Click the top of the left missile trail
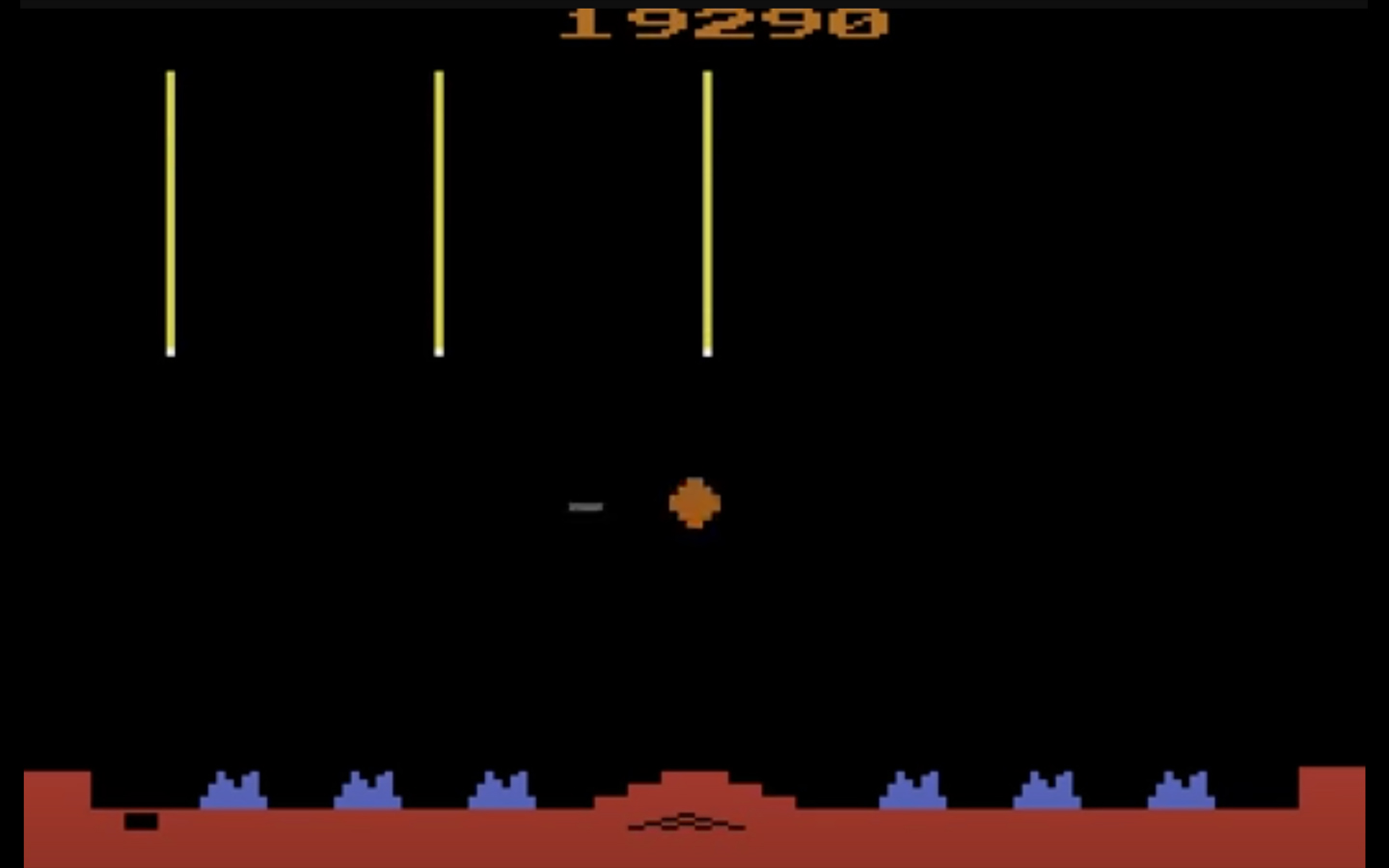Image resolution: width=1389 pixels, height=868 pixels. pos(172,72)
